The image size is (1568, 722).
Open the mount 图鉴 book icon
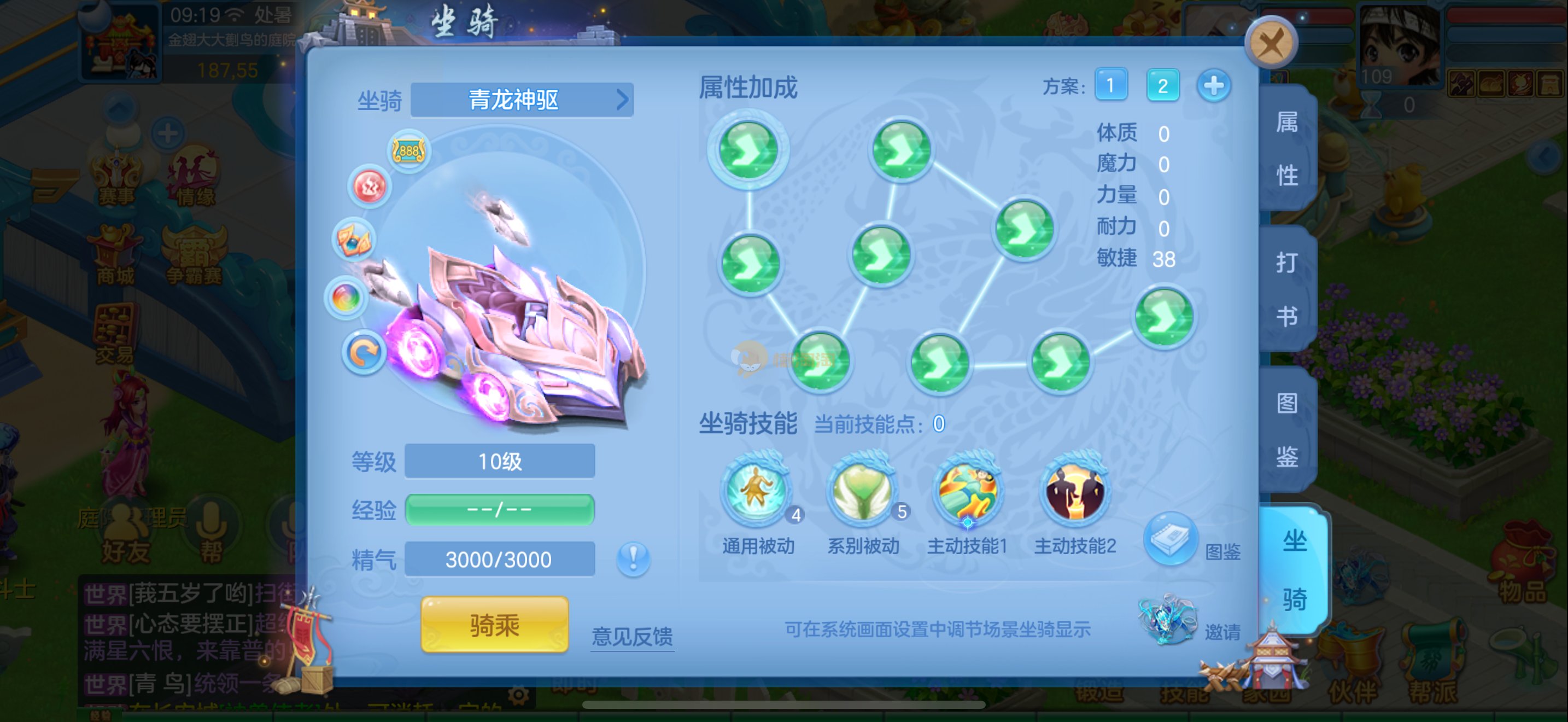[1171, 539]
